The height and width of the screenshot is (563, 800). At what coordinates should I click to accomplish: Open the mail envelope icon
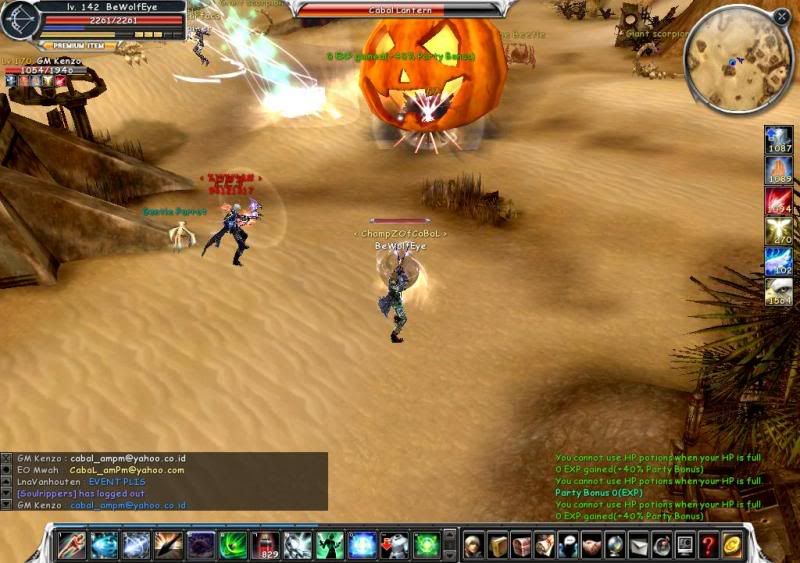point(638,545)
